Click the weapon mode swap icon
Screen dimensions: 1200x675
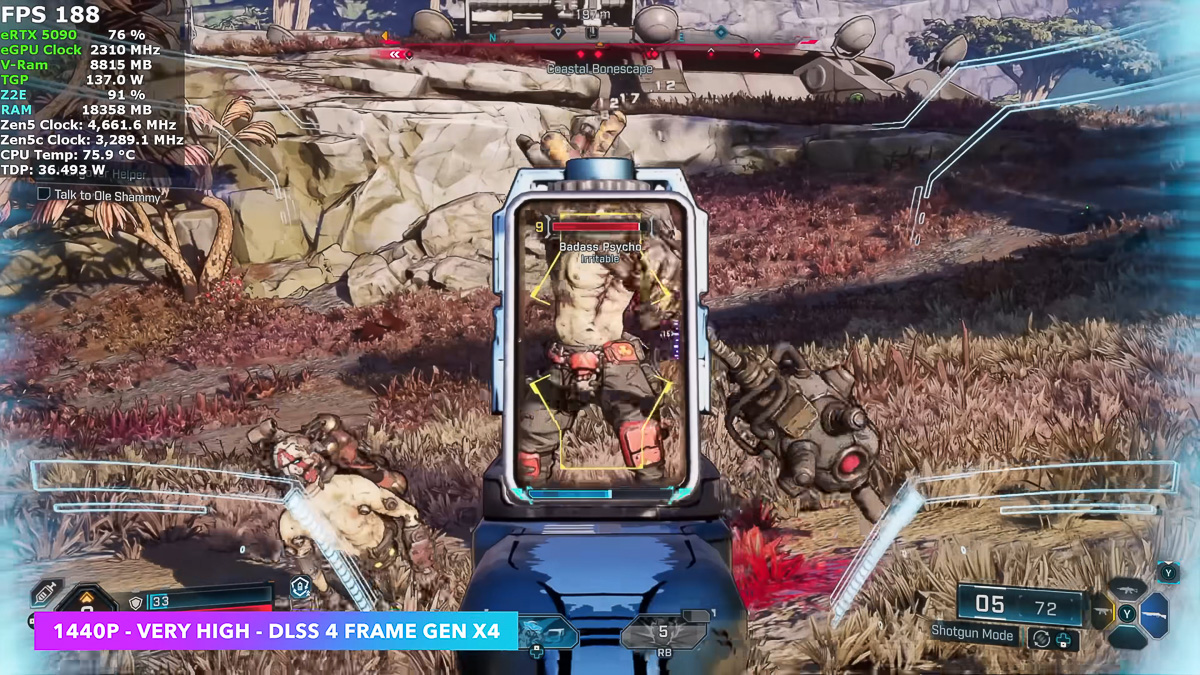coord(1042,637)
